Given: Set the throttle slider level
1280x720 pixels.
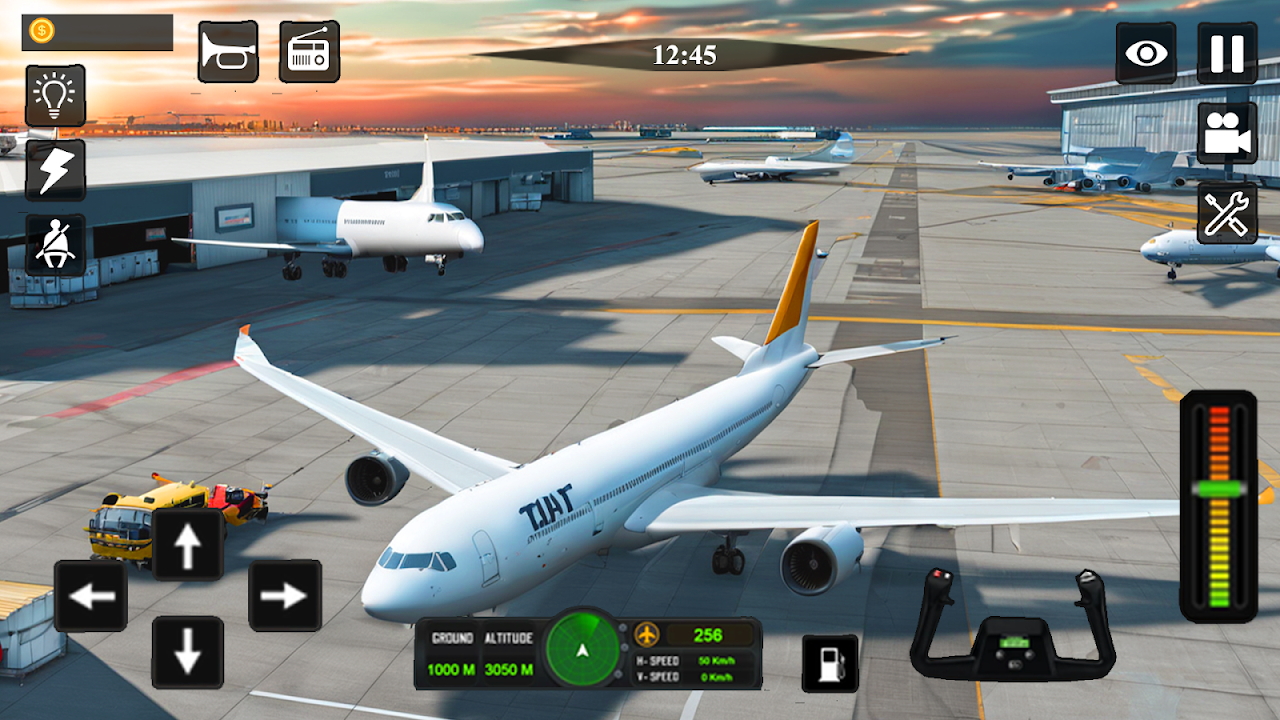Looking at the screenshot, I should 1218,490.
